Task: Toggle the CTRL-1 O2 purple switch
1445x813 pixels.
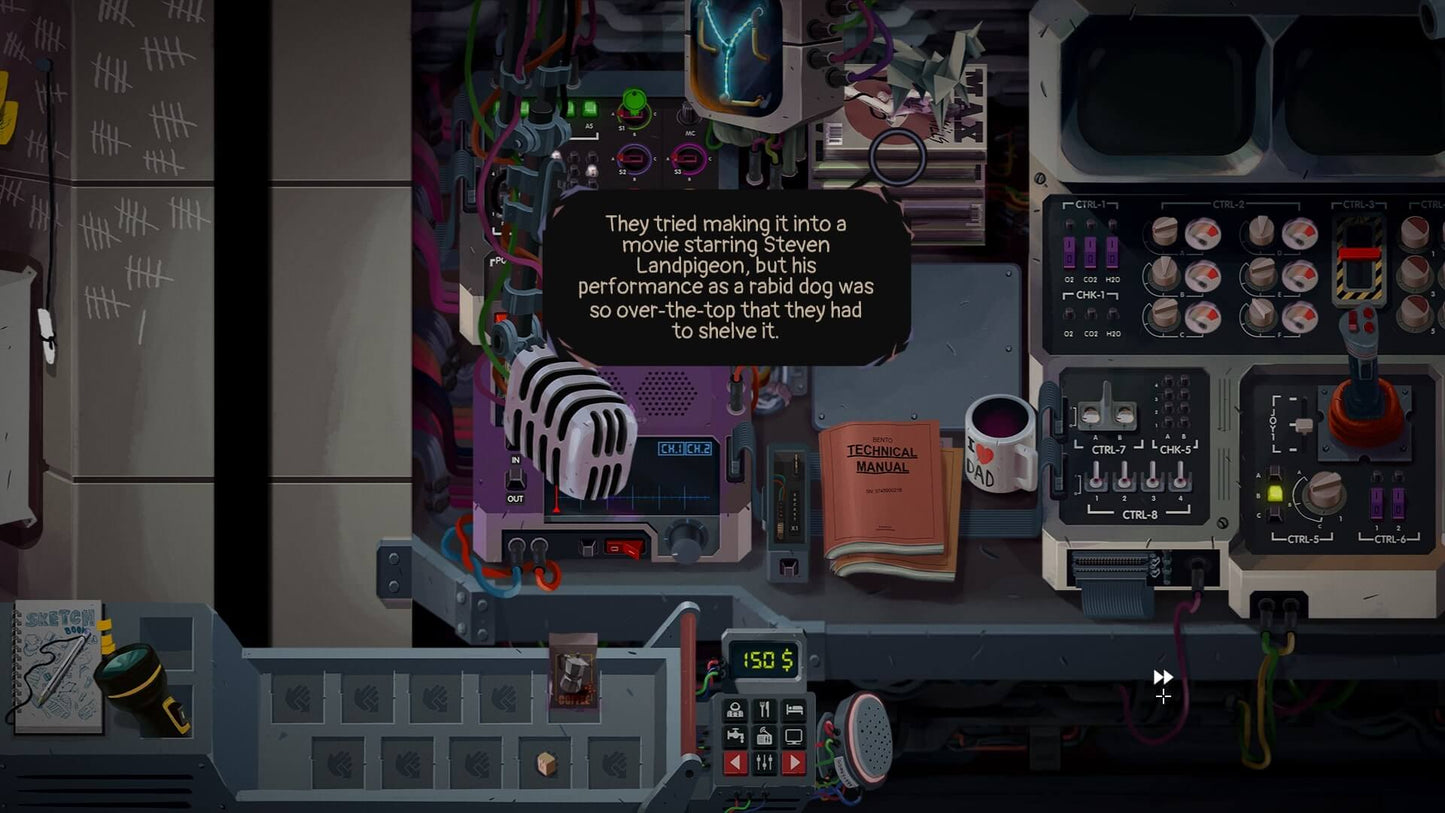Action: 1069,250
